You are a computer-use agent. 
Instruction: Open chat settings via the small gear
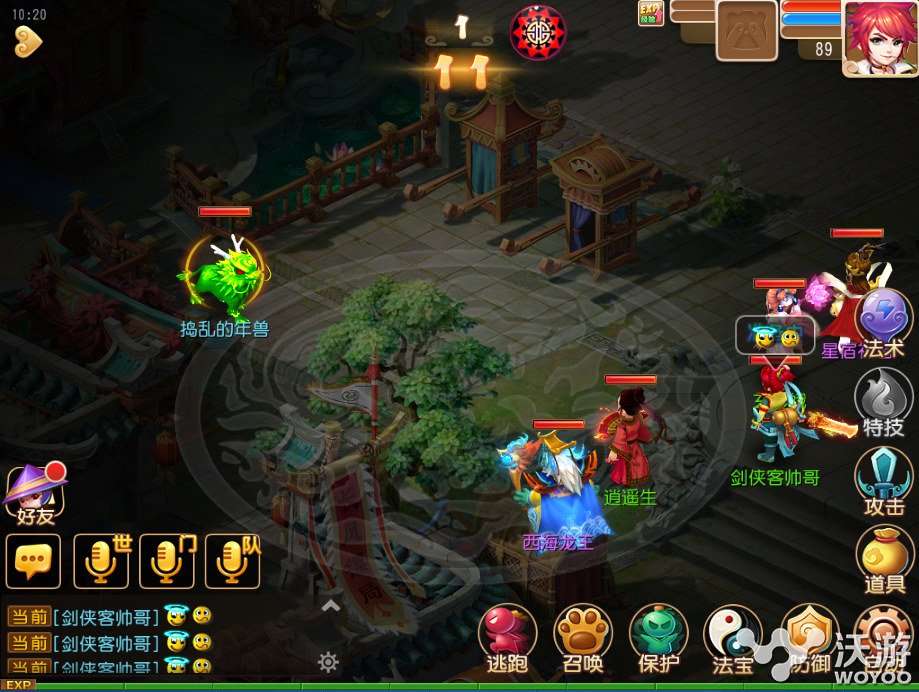[x=328, y=661]
